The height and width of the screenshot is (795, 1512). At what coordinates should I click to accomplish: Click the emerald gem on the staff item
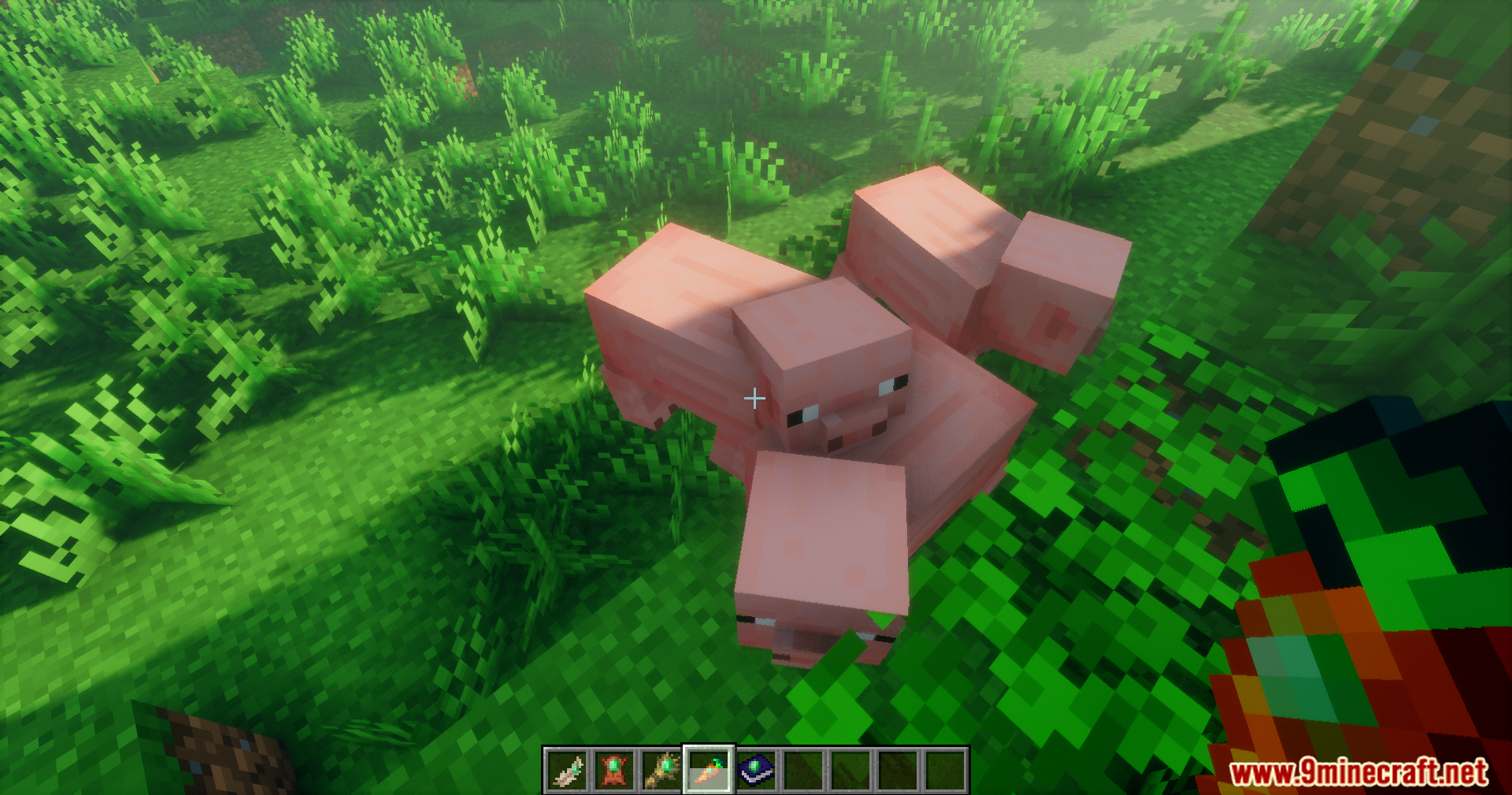(665, 766)
